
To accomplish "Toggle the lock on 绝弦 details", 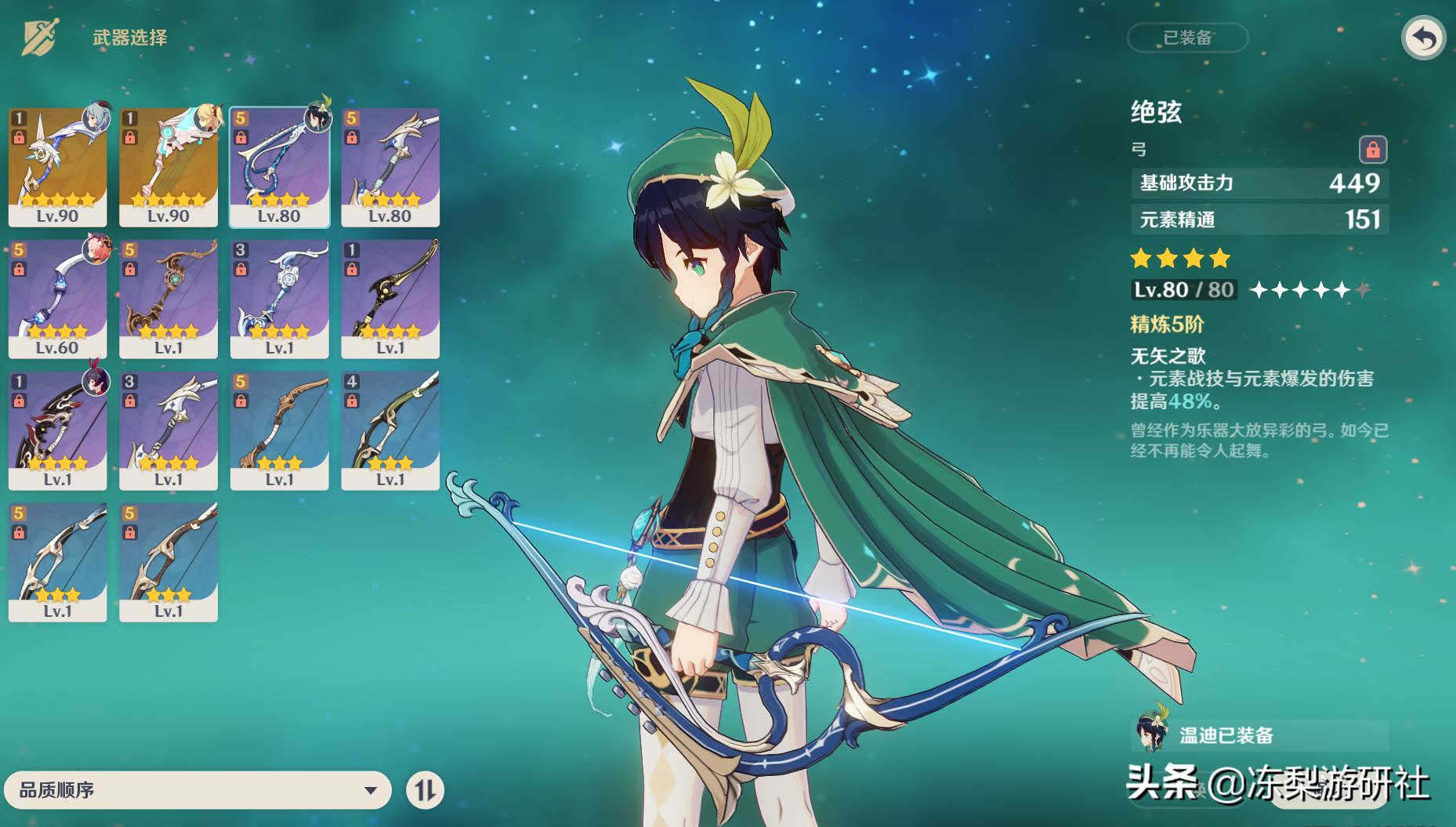I will (x=1372, y=149).
